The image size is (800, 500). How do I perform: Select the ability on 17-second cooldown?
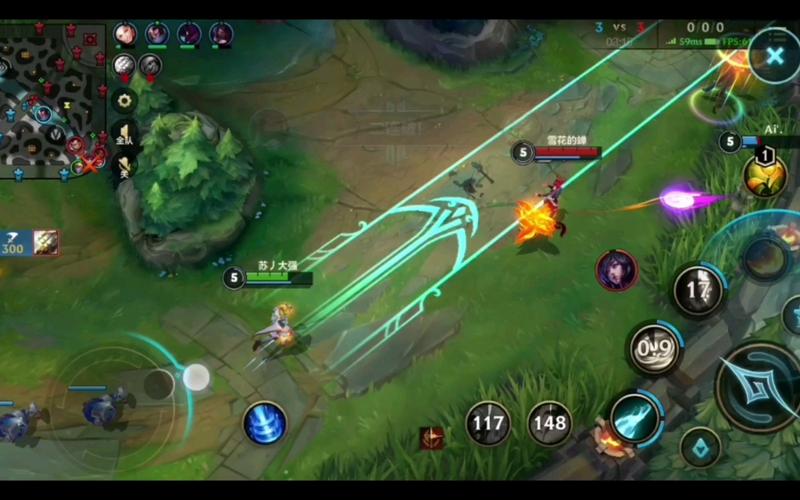pyautogui.click(x=698, y=291)
